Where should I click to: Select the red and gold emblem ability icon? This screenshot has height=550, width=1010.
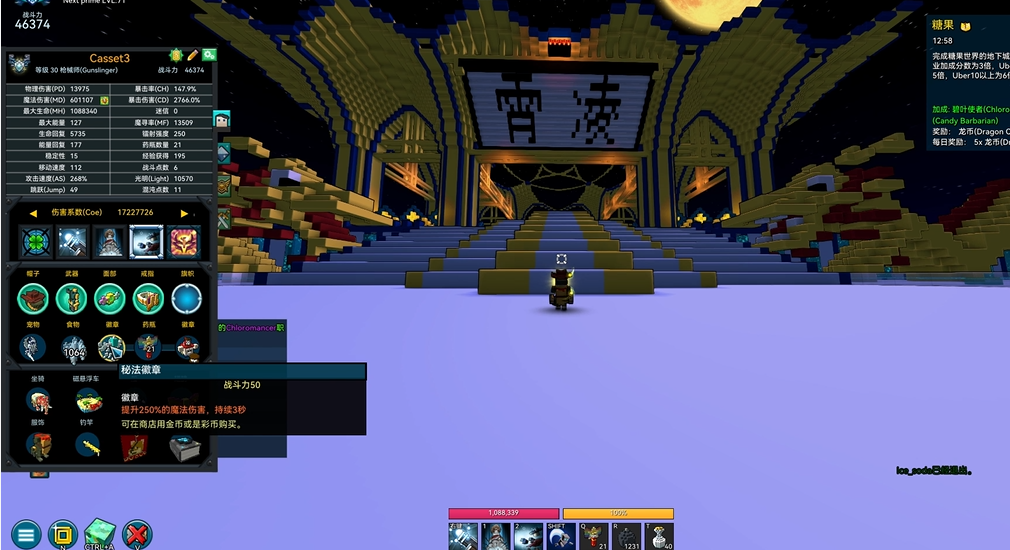click(184, 241)
